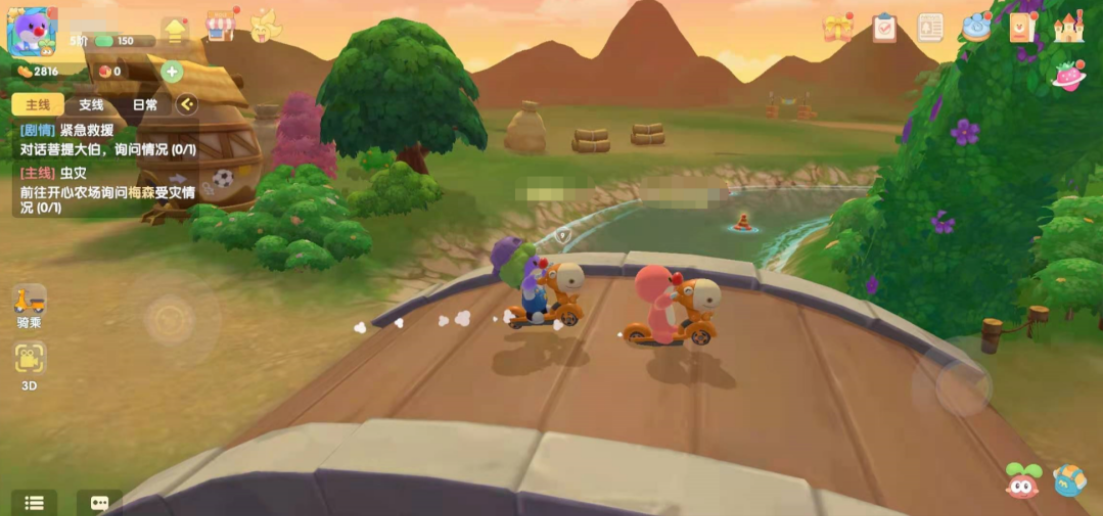Switch to the 日常 quest tab
Image resolution: width=1103 pixels, height=516 pixels.
[x=145, y=105]
